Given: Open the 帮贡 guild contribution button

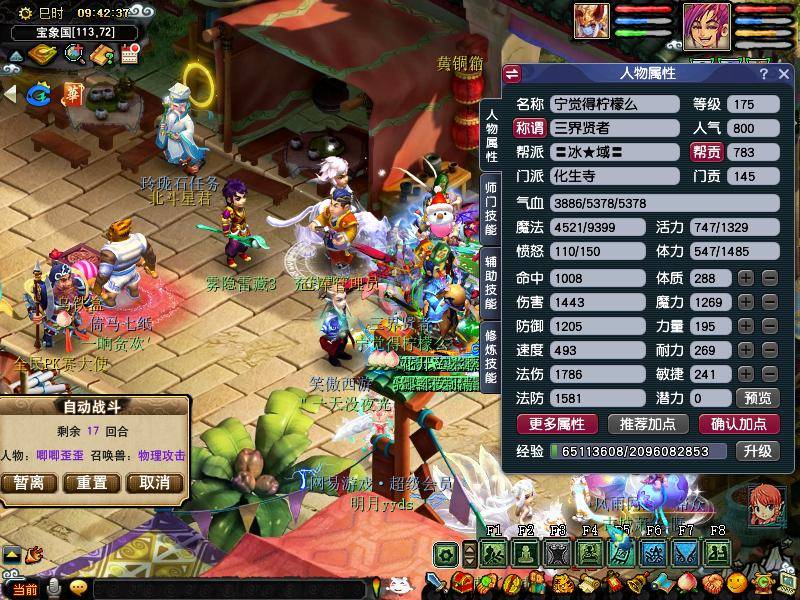Looking at the screenshot, I should coord(706,152).
